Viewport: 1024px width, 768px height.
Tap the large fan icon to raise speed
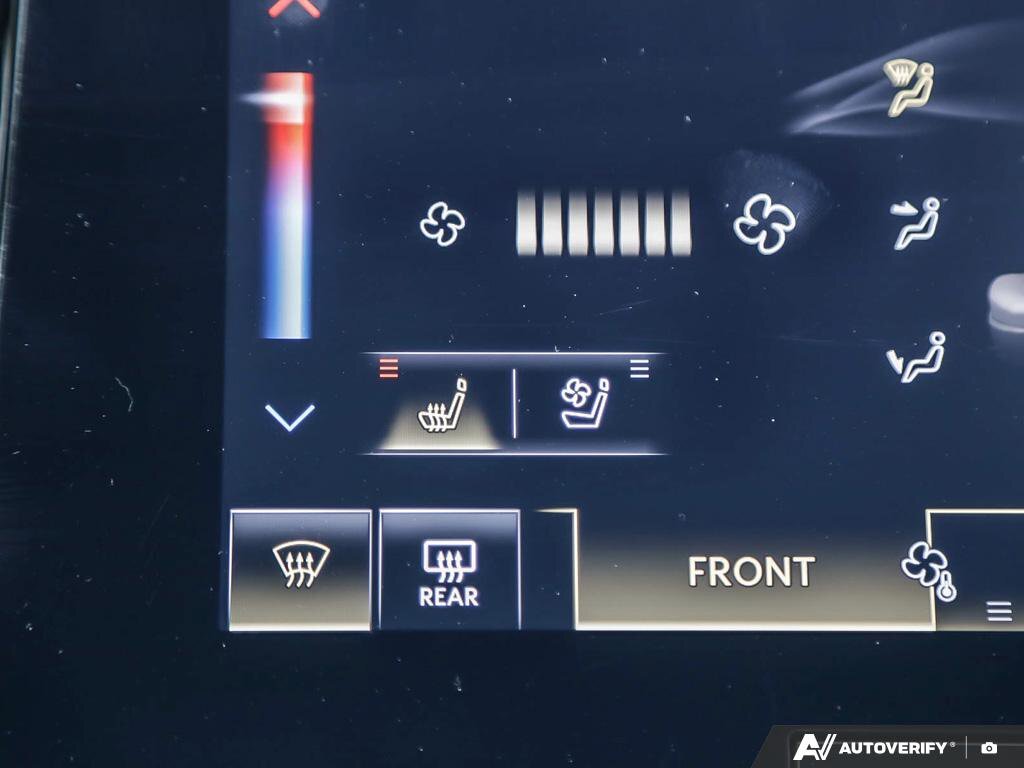coord(765,222)
